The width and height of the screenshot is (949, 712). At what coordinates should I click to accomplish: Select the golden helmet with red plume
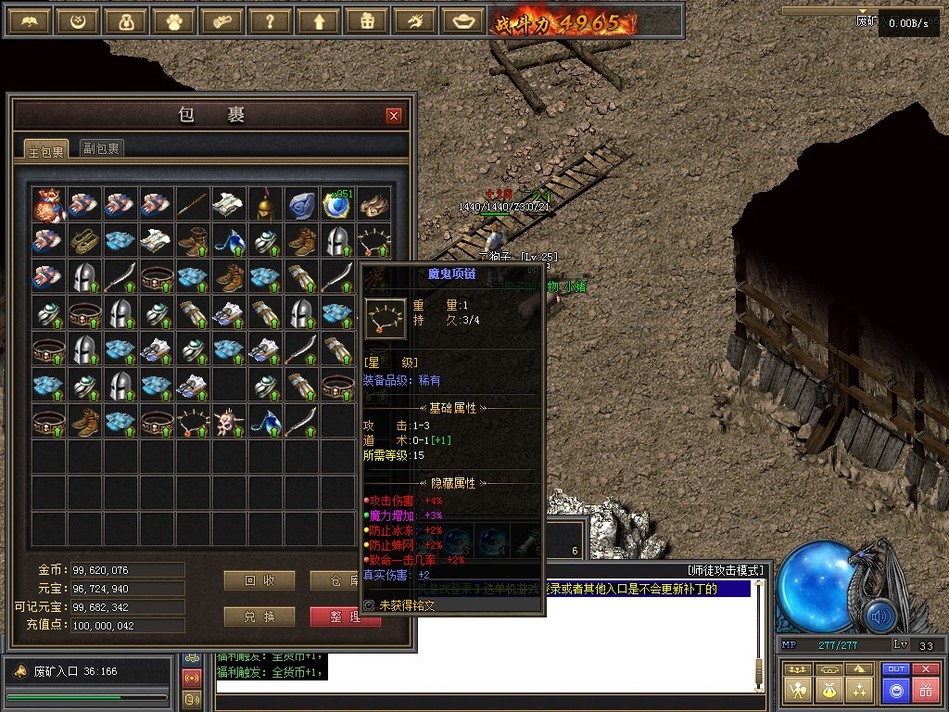point(264,205)
